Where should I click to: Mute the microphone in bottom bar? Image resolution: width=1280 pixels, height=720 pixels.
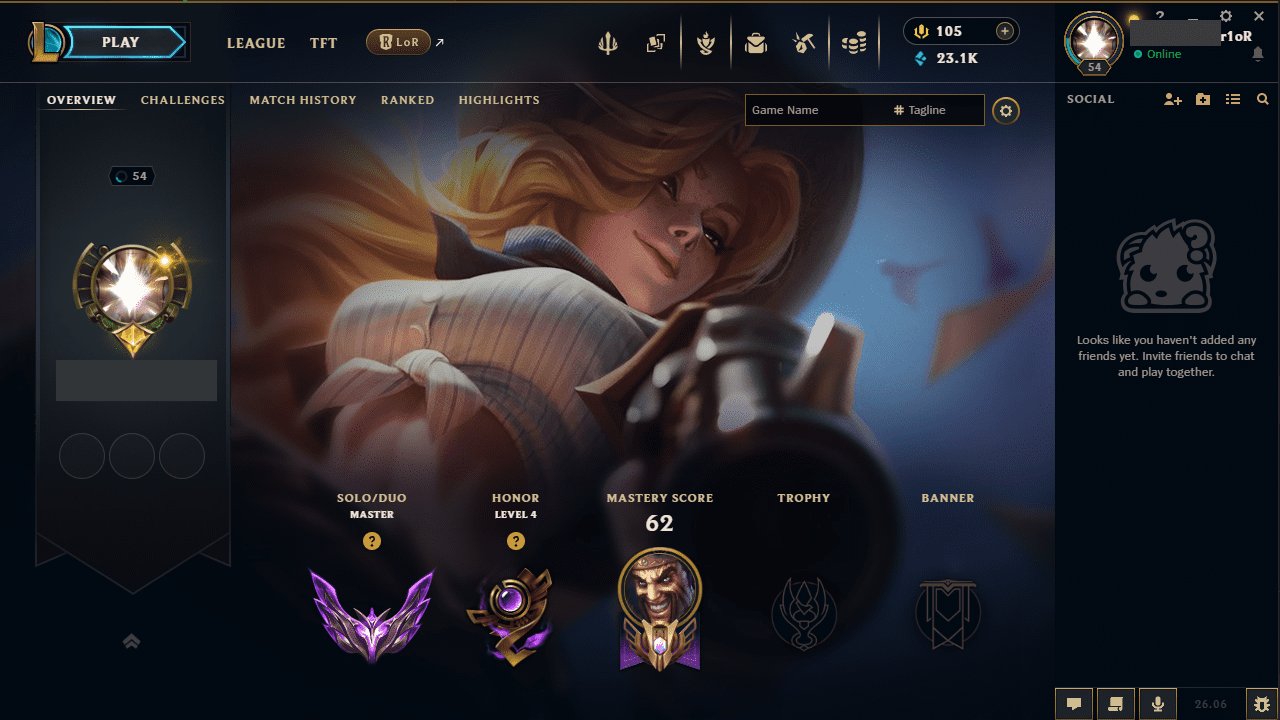pos(1157,703)
